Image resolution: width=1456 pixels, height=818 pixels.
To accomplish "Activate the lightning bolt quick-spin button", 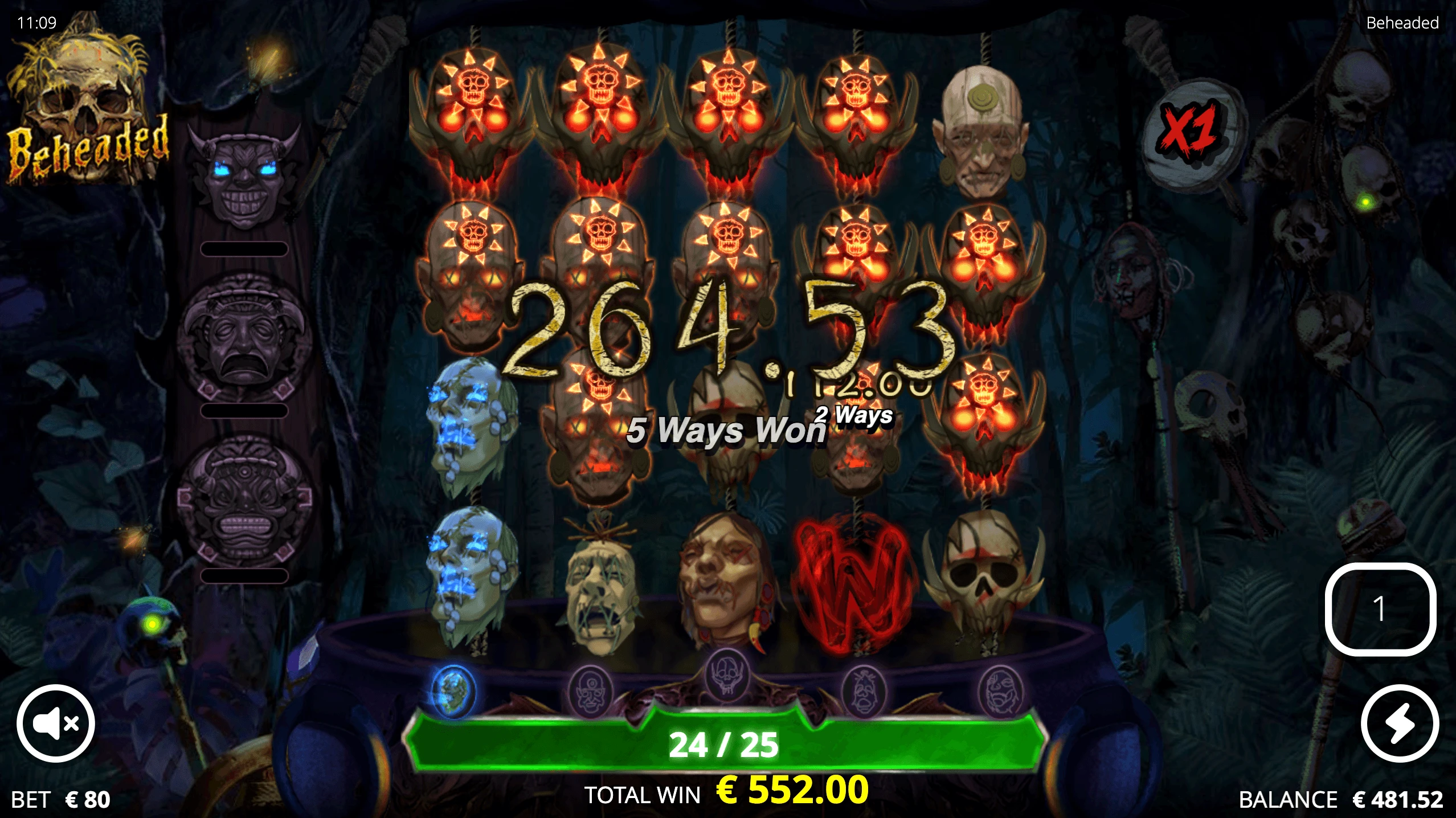I will pyautogui.click(x=1400, y=723).
